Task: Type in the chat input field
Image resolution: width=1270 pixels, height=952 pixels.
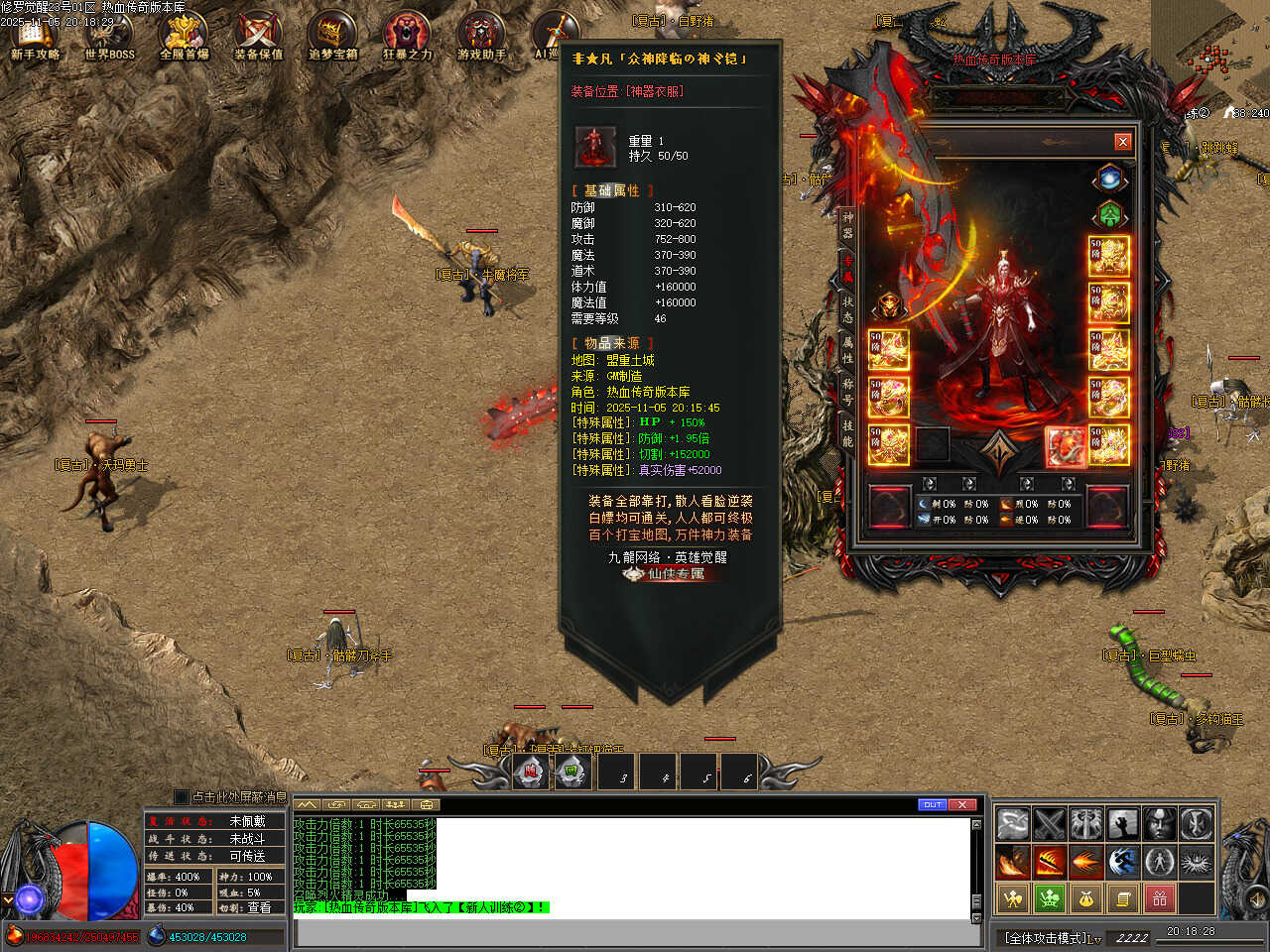Action: coord(635,933)
